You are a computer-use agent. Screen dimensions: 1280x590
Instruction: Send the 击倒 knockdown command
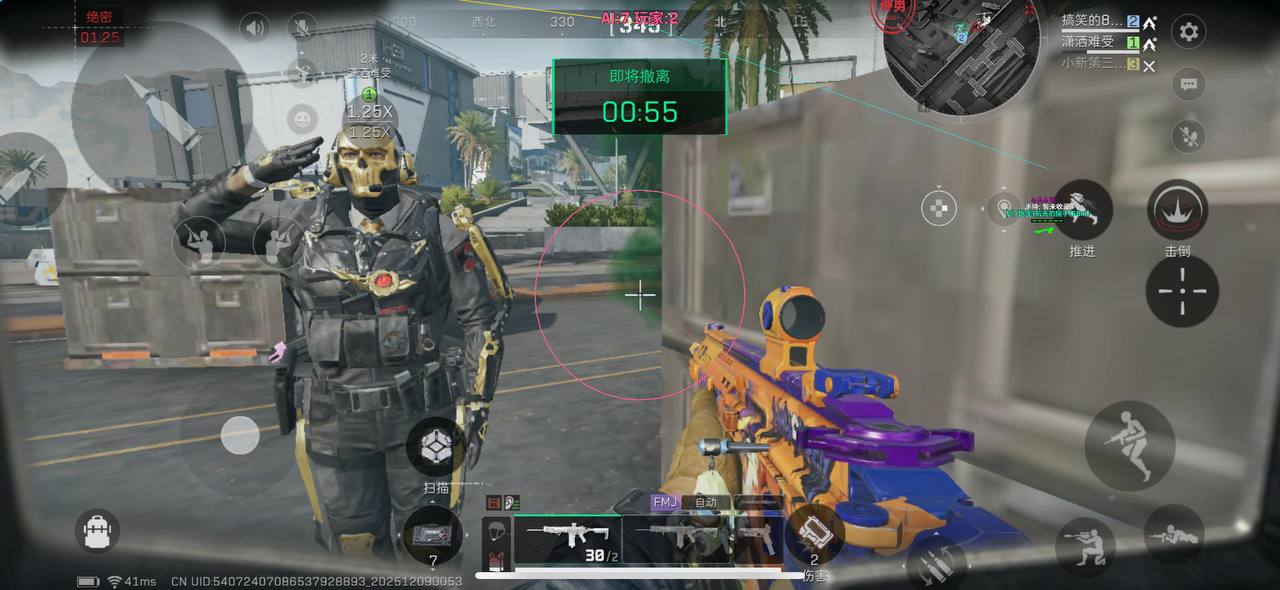pos(1177,209)
